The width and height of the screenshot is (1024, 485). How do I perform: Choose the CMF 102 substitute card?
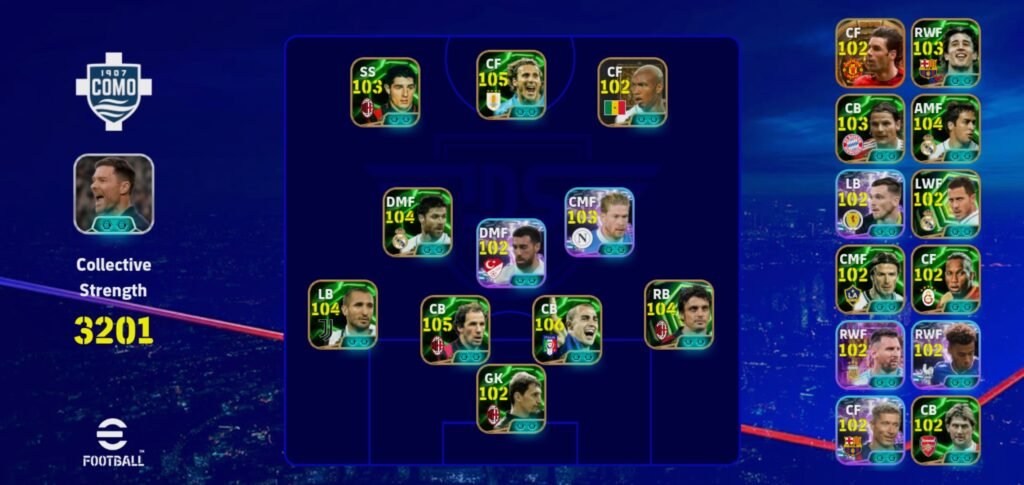coord(870,279)
